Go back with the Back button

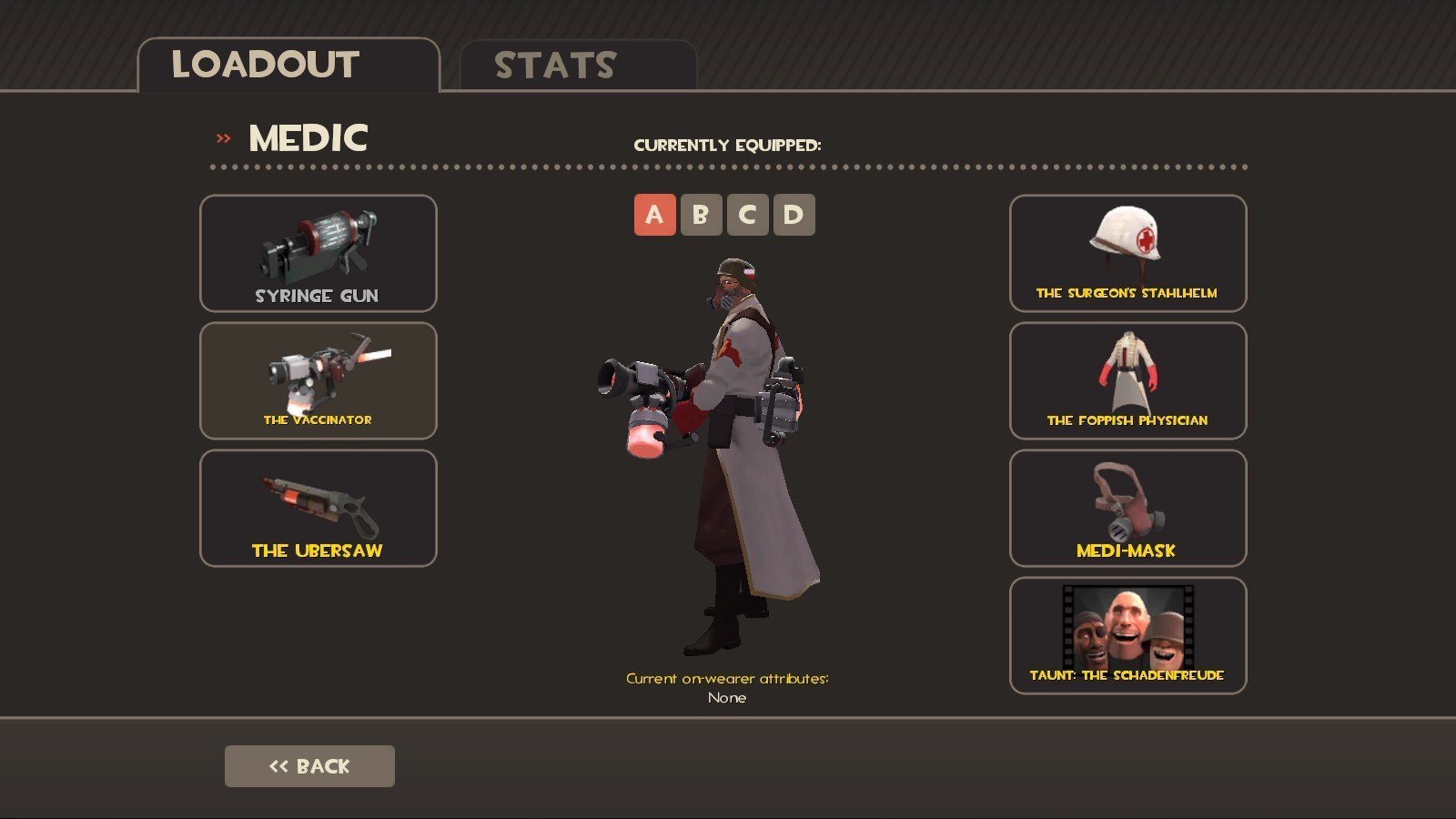click(309, 766)
